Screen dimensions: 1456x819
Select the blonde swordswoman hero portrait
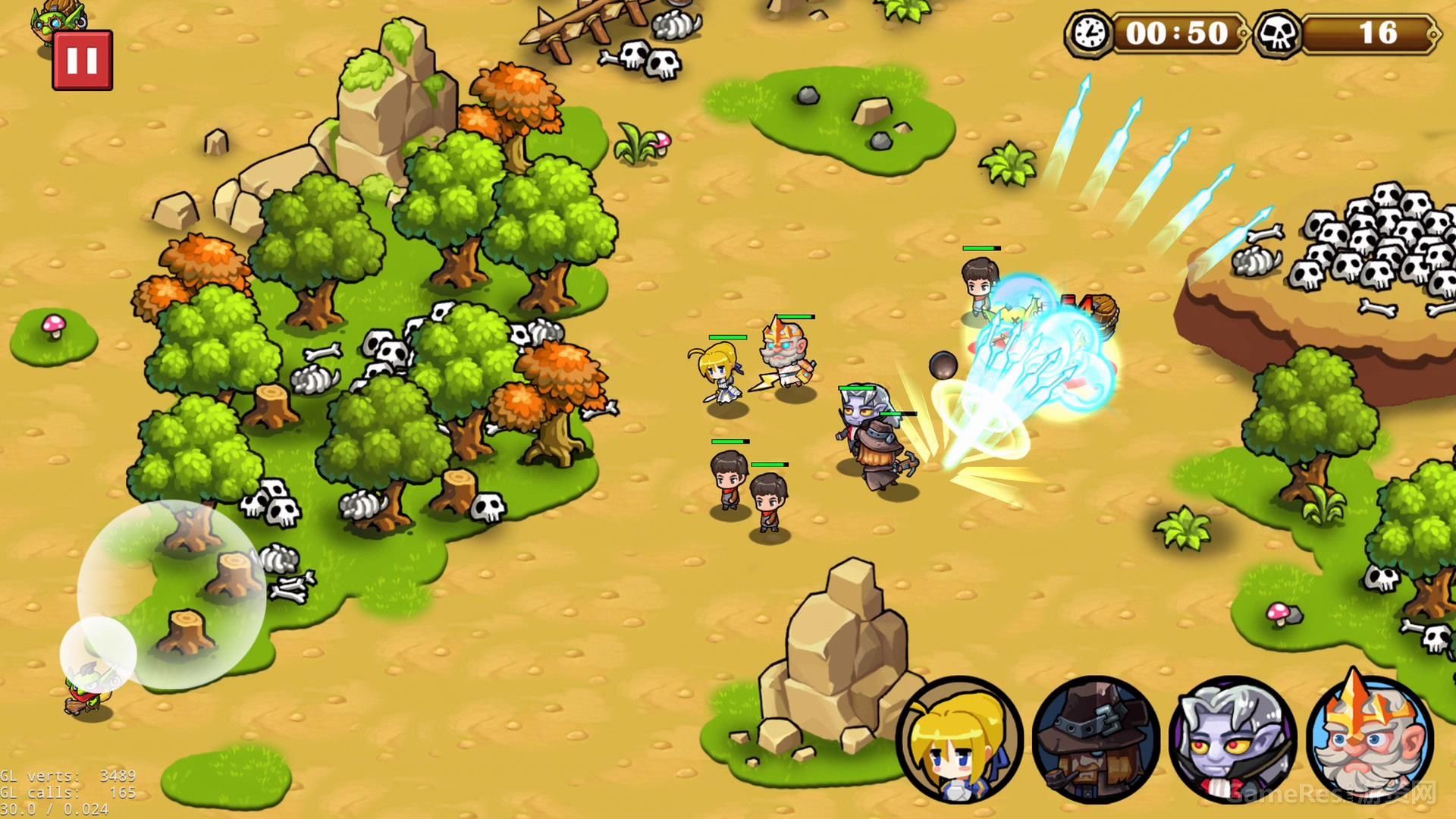[959, 740]
